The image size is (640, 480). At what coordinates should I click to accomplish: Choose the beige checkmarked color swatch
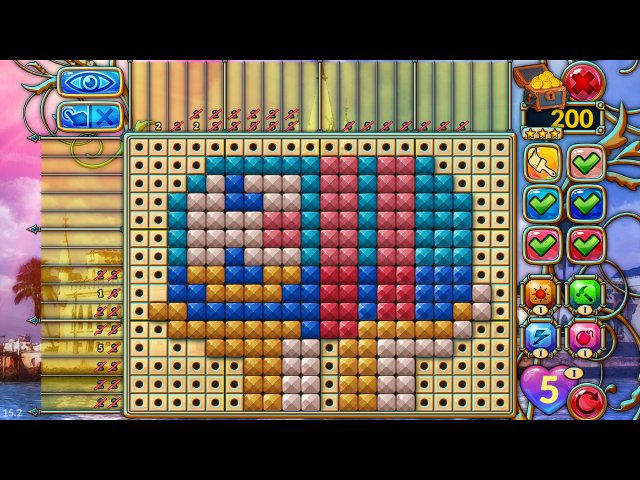(x=587, y=162)
